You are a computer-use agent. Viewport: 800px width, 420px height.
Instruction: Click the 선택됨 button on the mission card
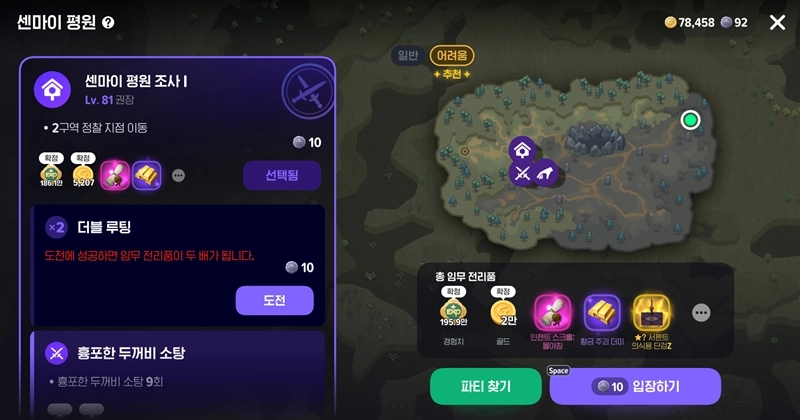pos(281,175)
